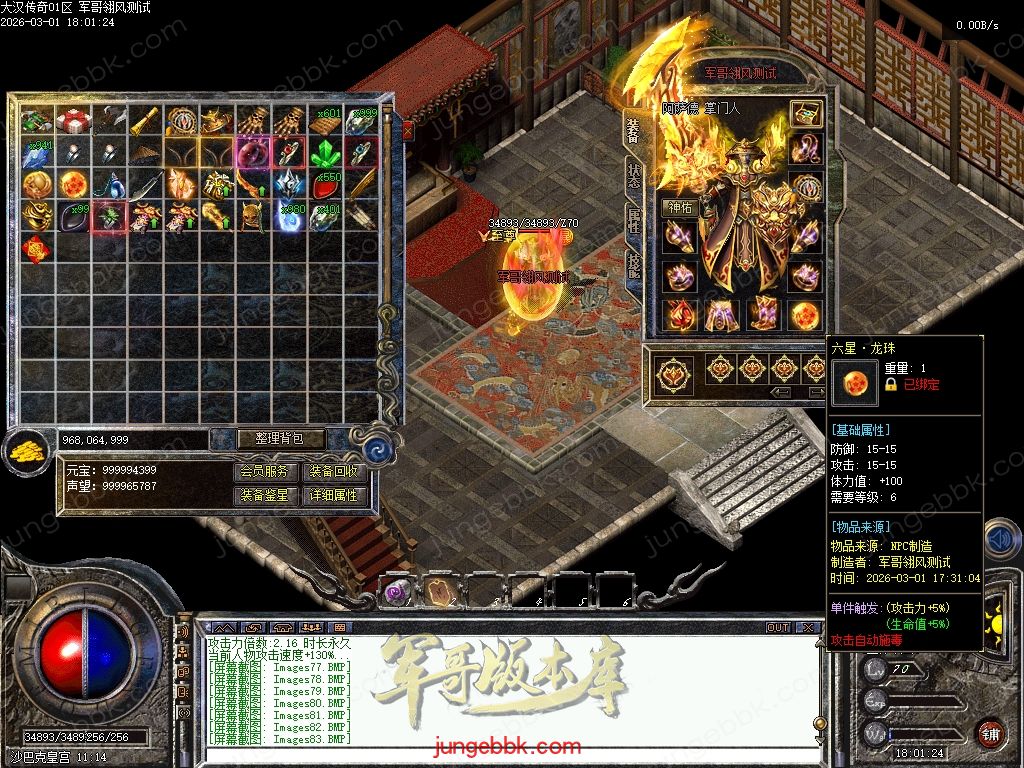Choose the 装备回收 equipment recycle button

coord(334,471)
